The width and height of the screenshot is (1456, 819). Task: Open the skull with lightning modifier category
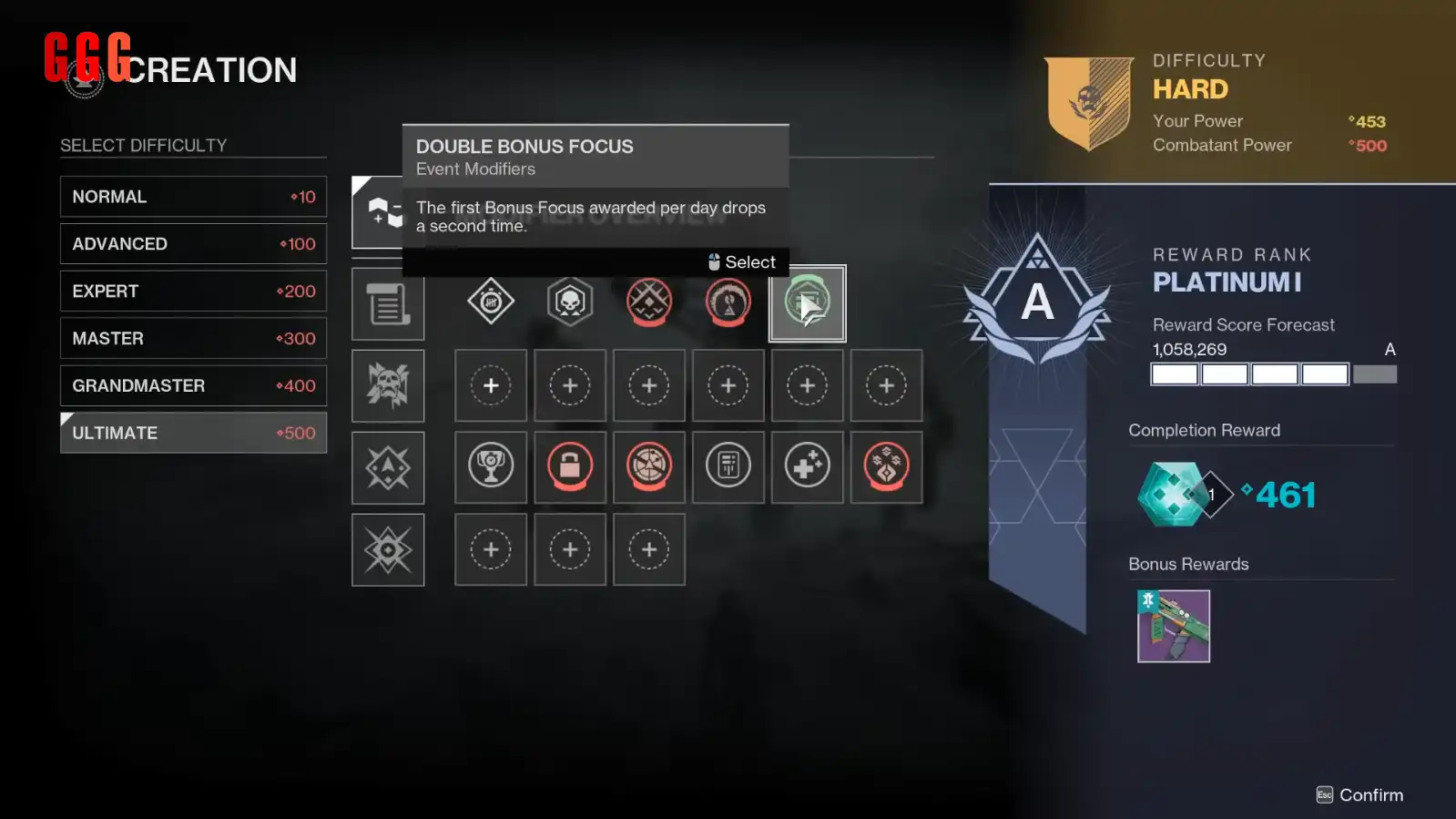pos(388,385)
